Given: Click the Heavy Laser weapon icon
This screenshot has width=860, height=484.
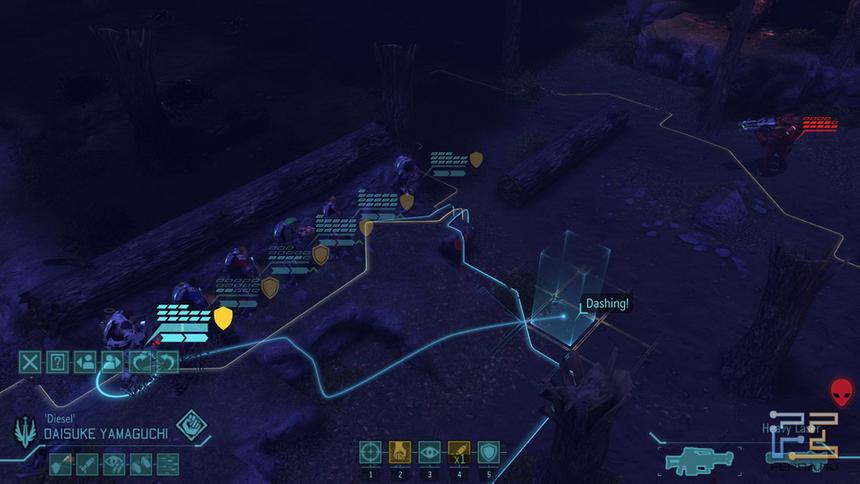Looking at the screenshot, I should click(699, 461).
